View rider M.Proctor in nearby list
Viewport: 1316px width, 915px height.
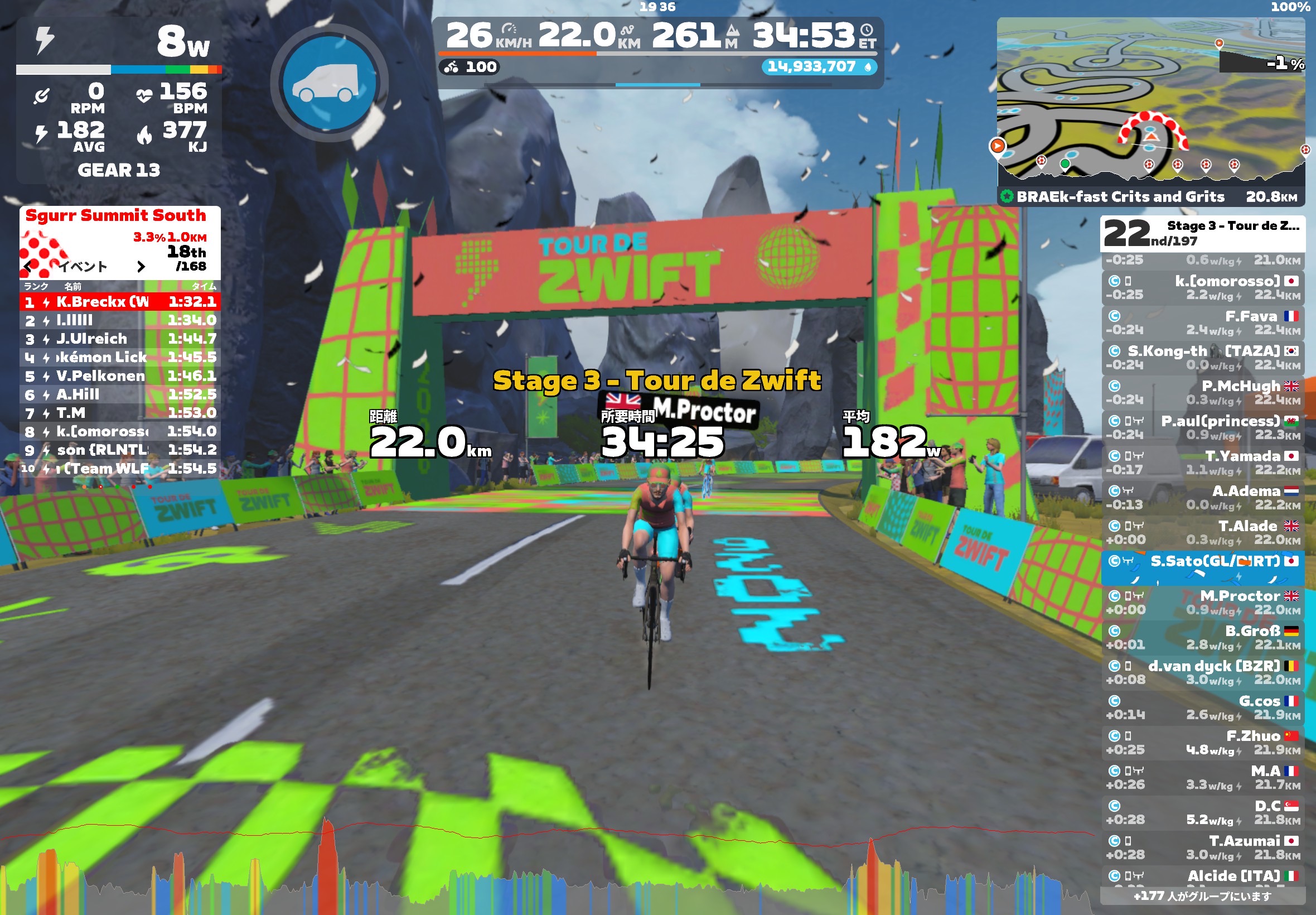click(1202, 603)
